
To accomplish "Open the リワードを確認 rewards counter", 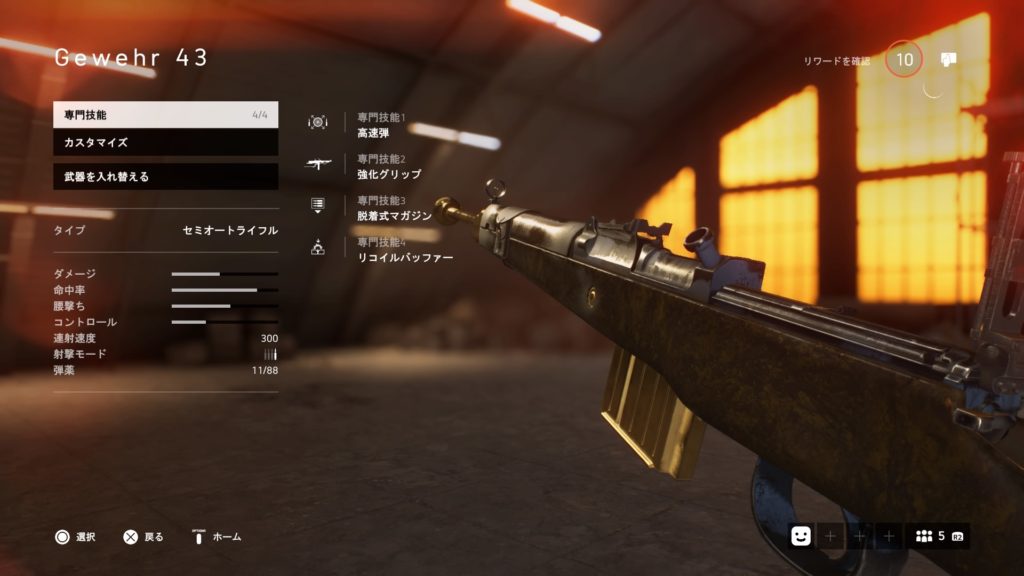I will coord(904,60).
